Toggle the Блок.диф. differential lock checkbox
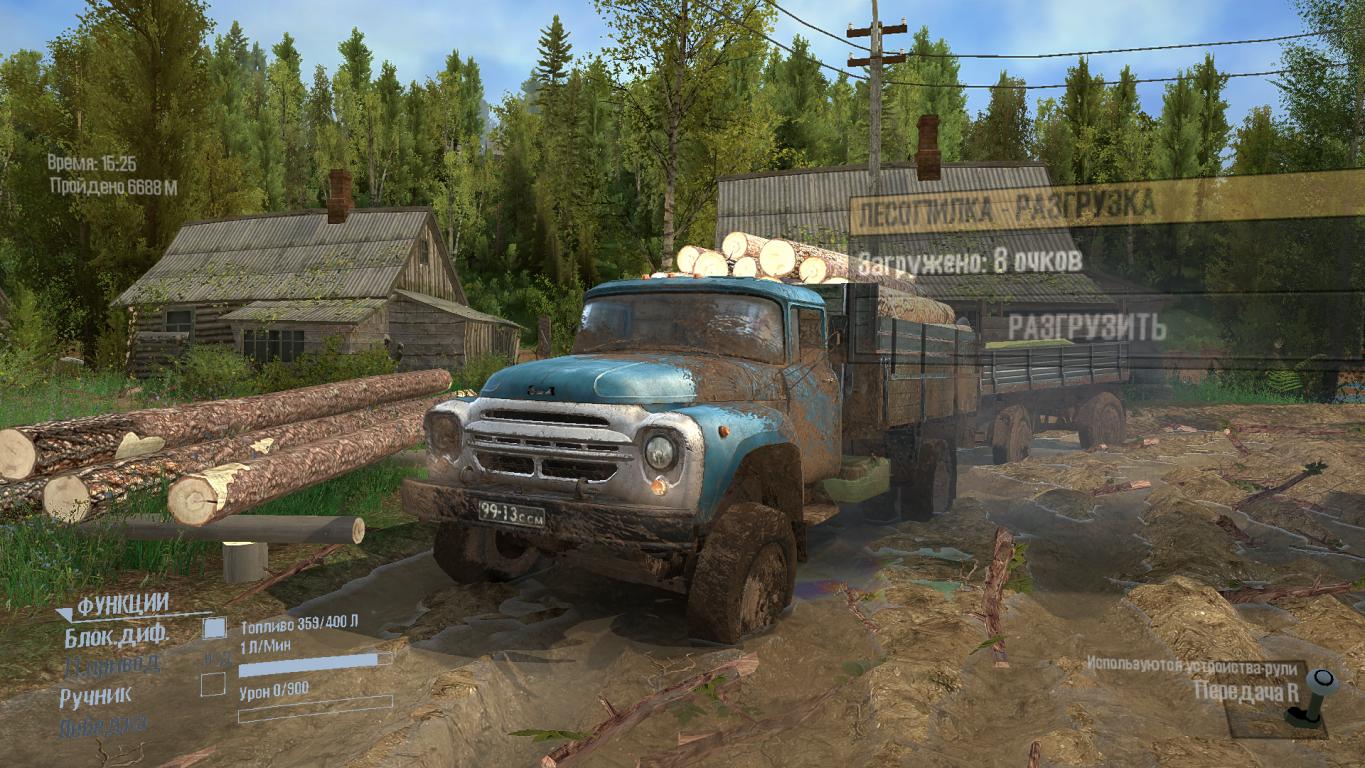Screen dimensions: 1365x768 click(214, 628)
